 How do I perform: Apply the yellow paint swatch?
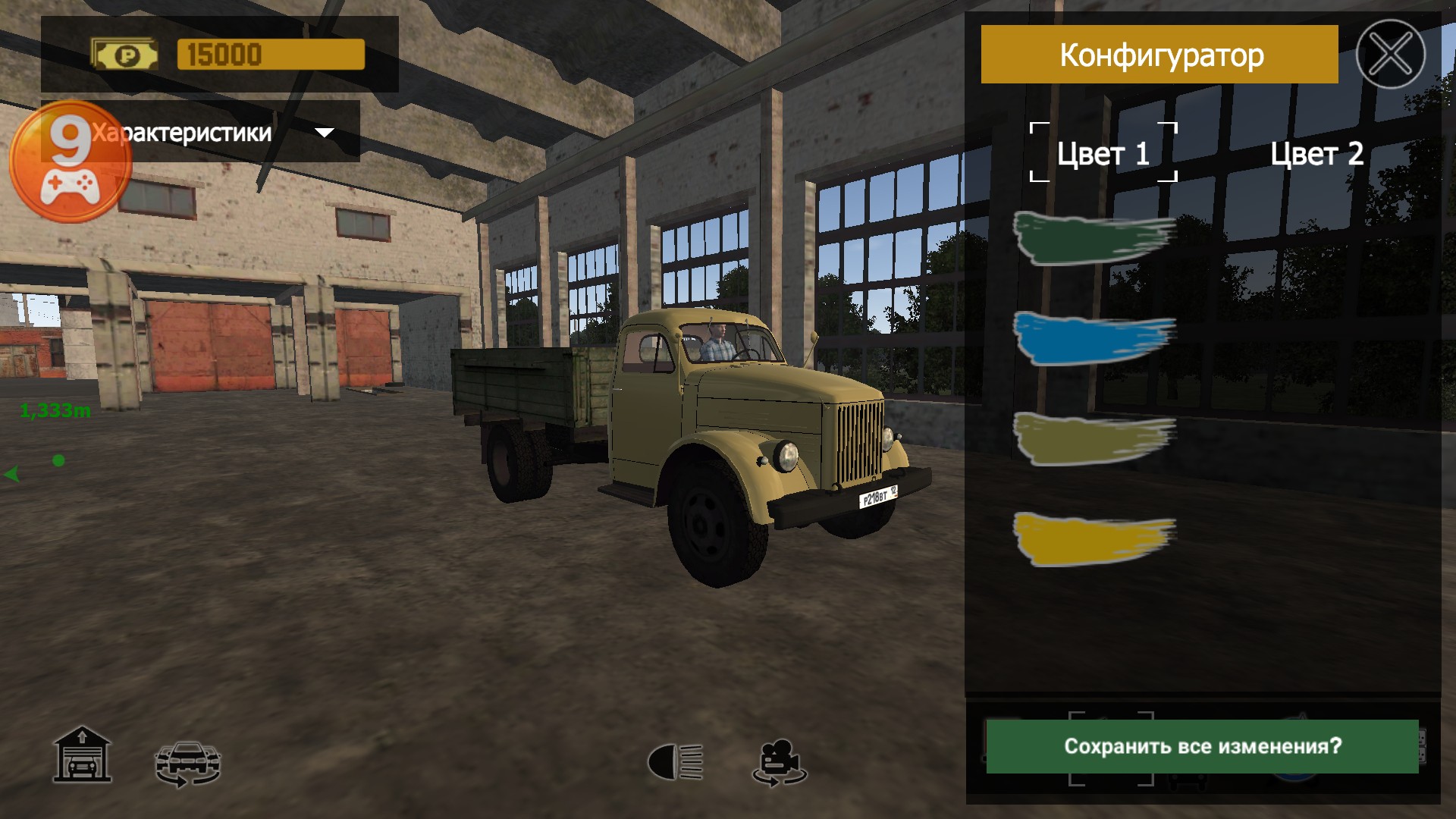1092,538
